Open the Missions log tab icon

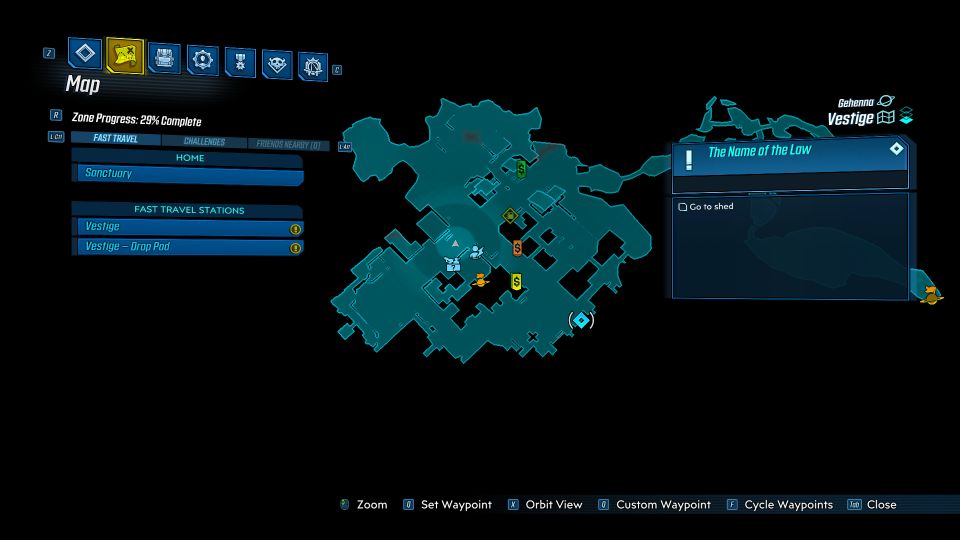pyautogui.click(x=85, y=53)
